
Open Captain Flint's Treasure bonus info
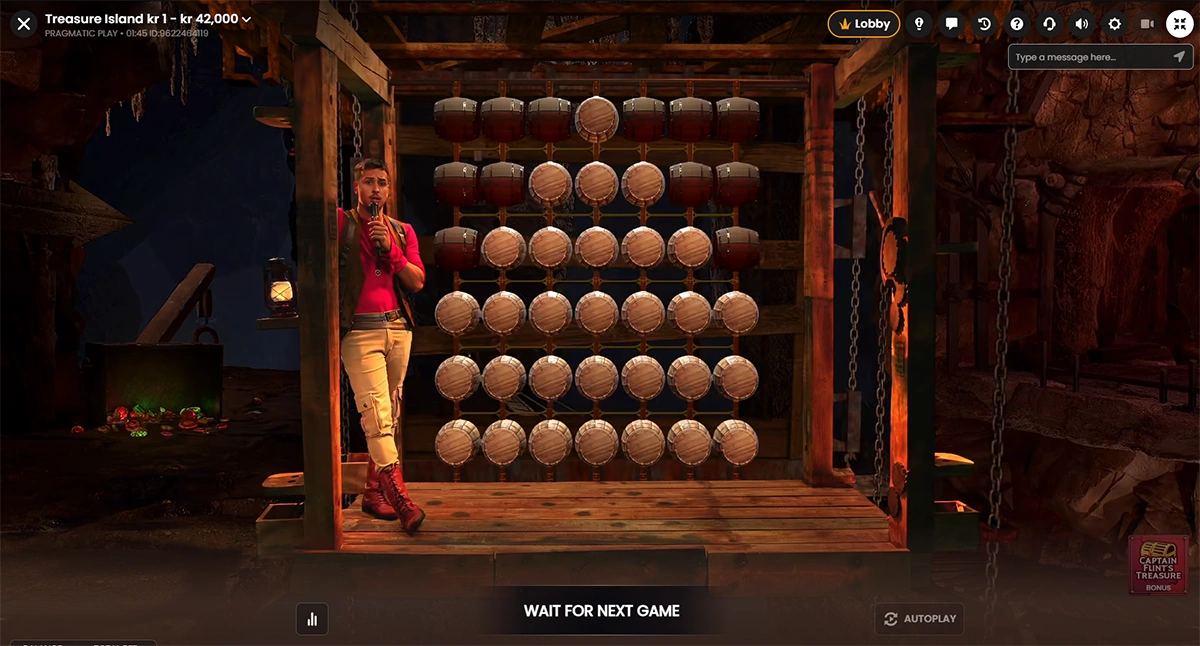coord(1158,565)
